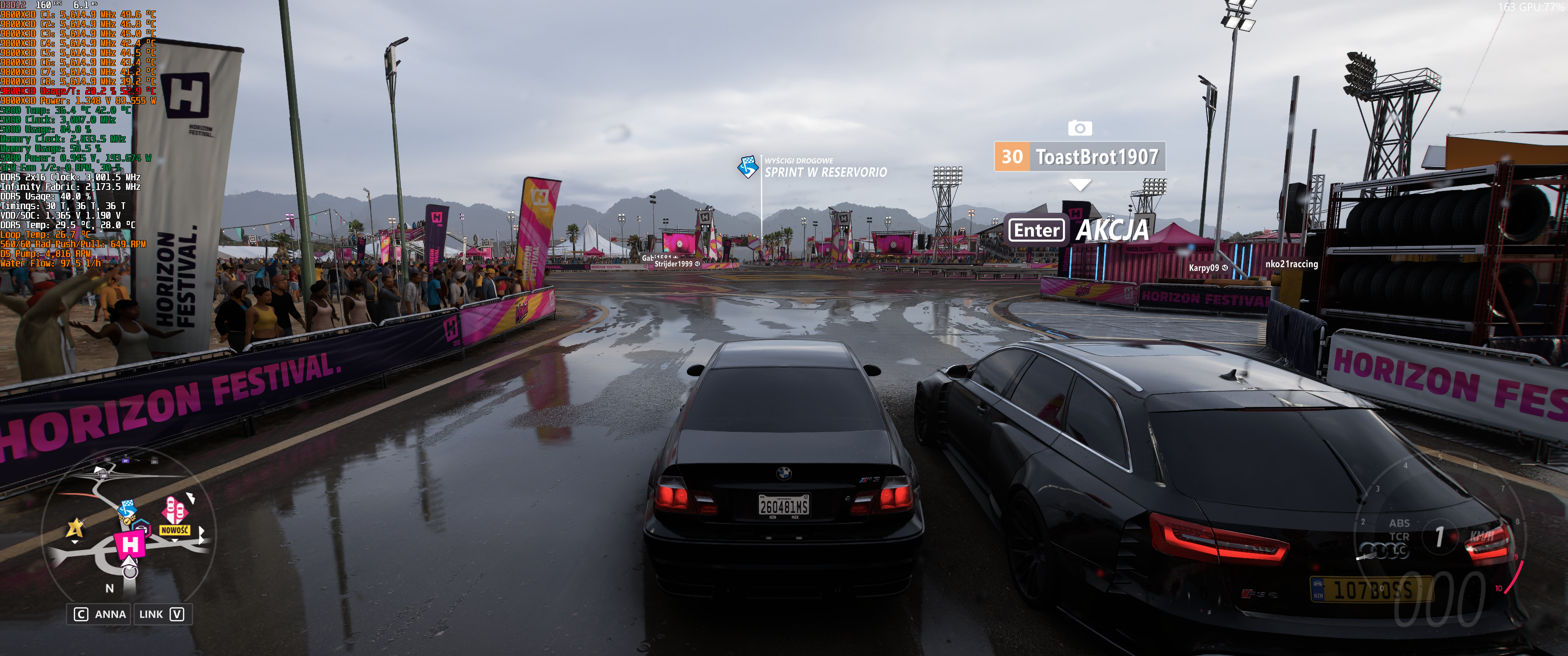Choose the nko21raccing player name tag
The image size is (1568, 656).
[1291, 264]
